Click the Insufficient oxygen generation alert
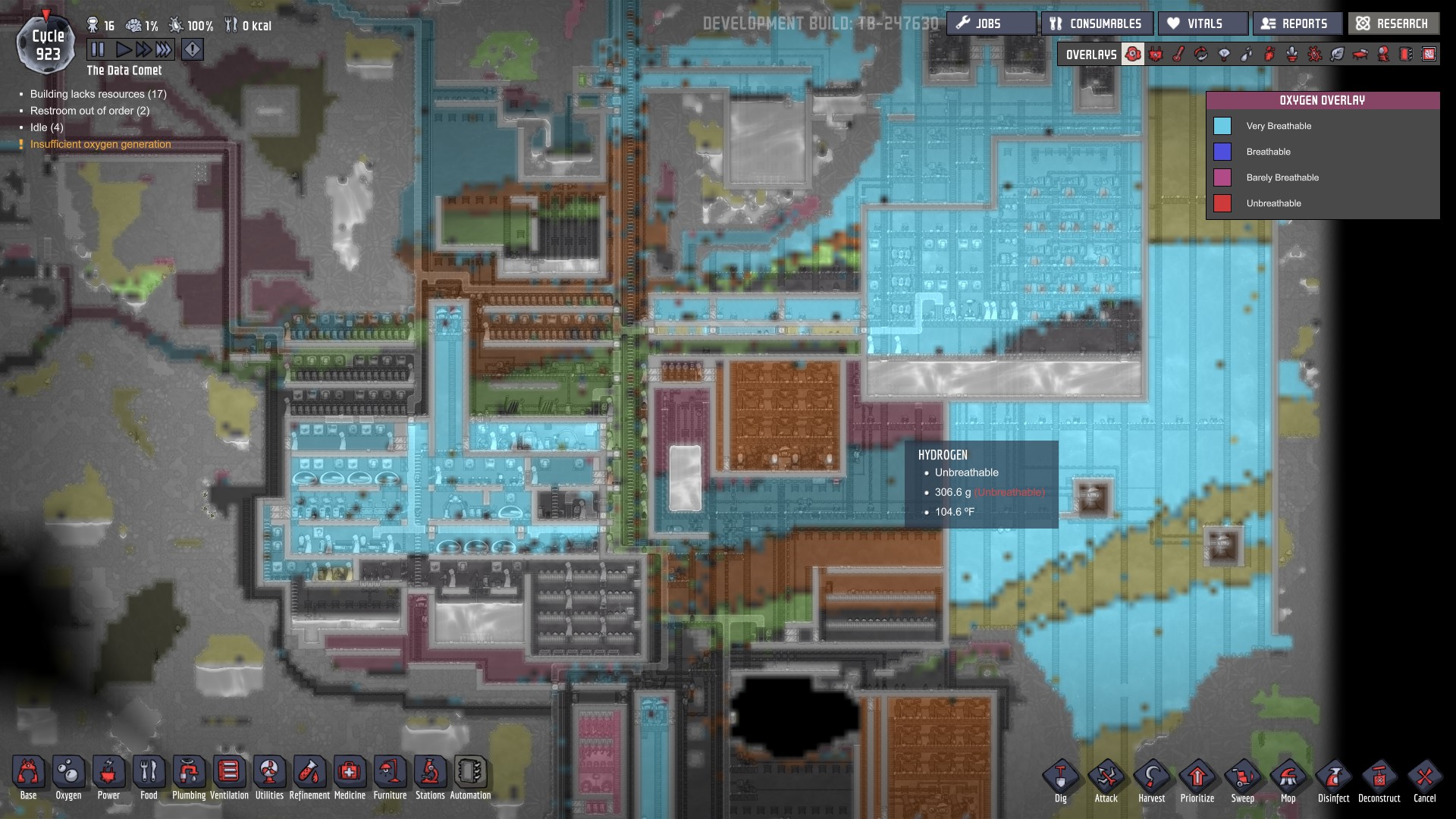Image resolution: width=1456 pixels, height=819 pixels. point(99,143)
